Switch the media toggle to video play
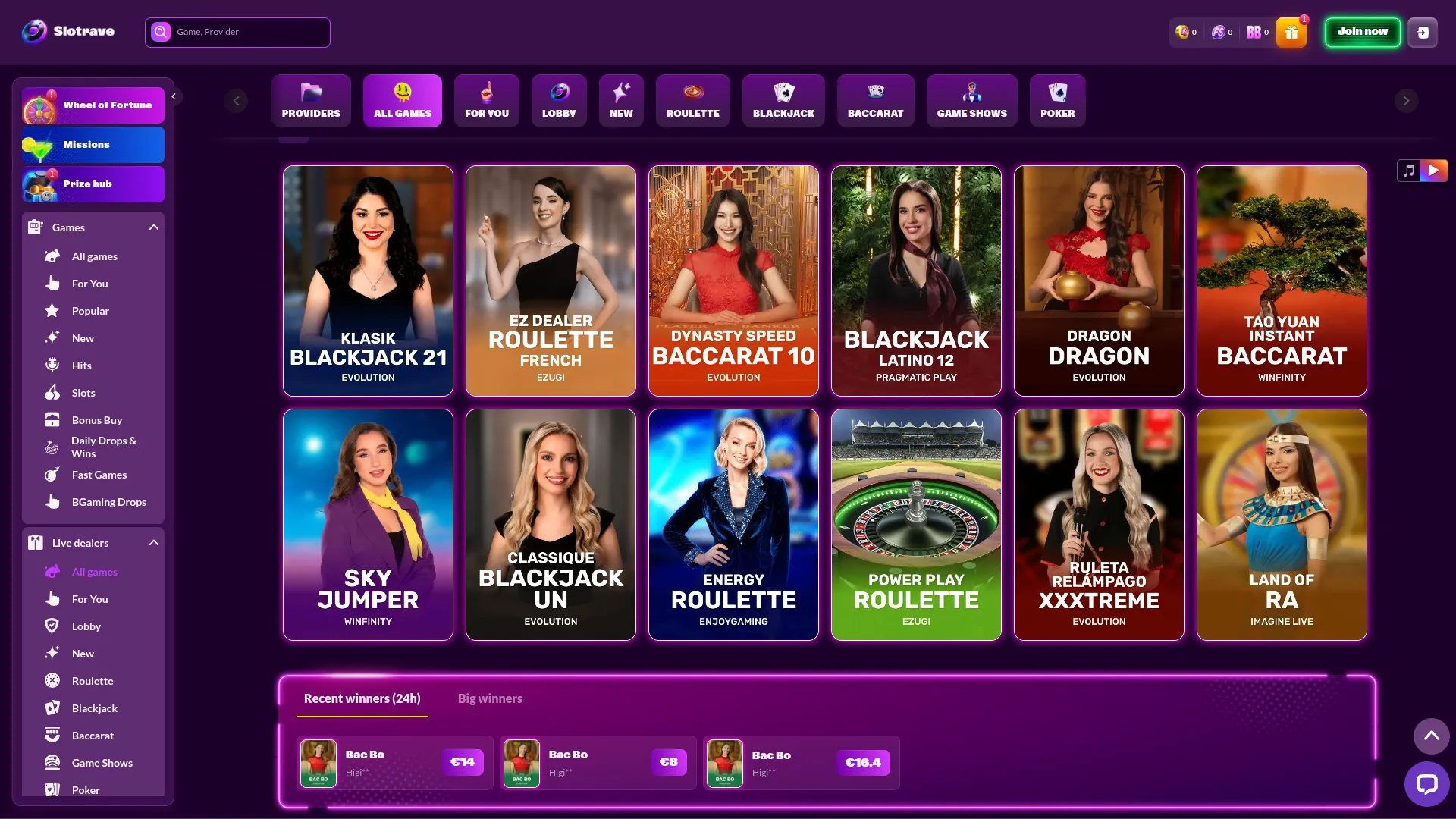The image size is (1456, 819). (x=1433, y=171)
